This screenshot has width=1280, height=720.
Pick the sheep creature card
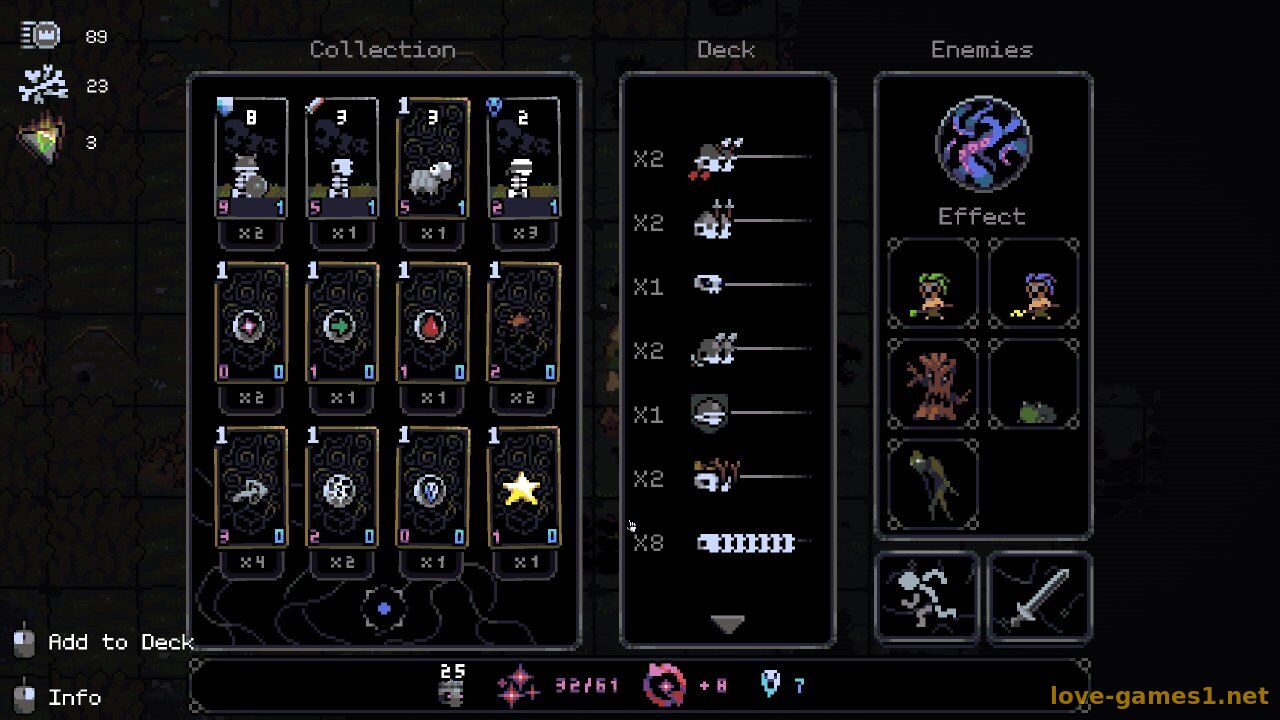432,159
